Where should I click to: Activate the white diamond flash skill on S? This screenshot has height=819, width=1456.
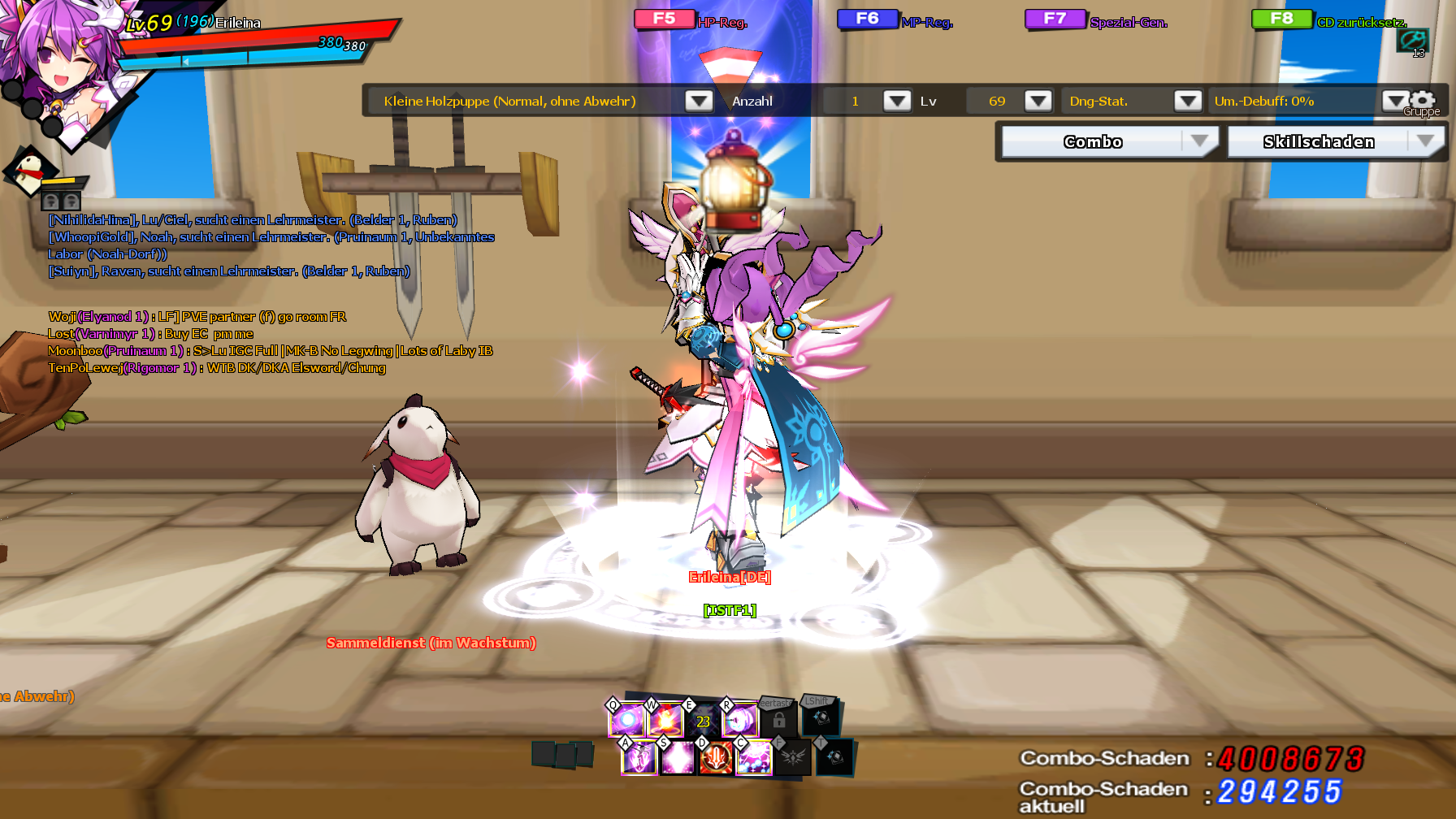click(x=678, y=758)
